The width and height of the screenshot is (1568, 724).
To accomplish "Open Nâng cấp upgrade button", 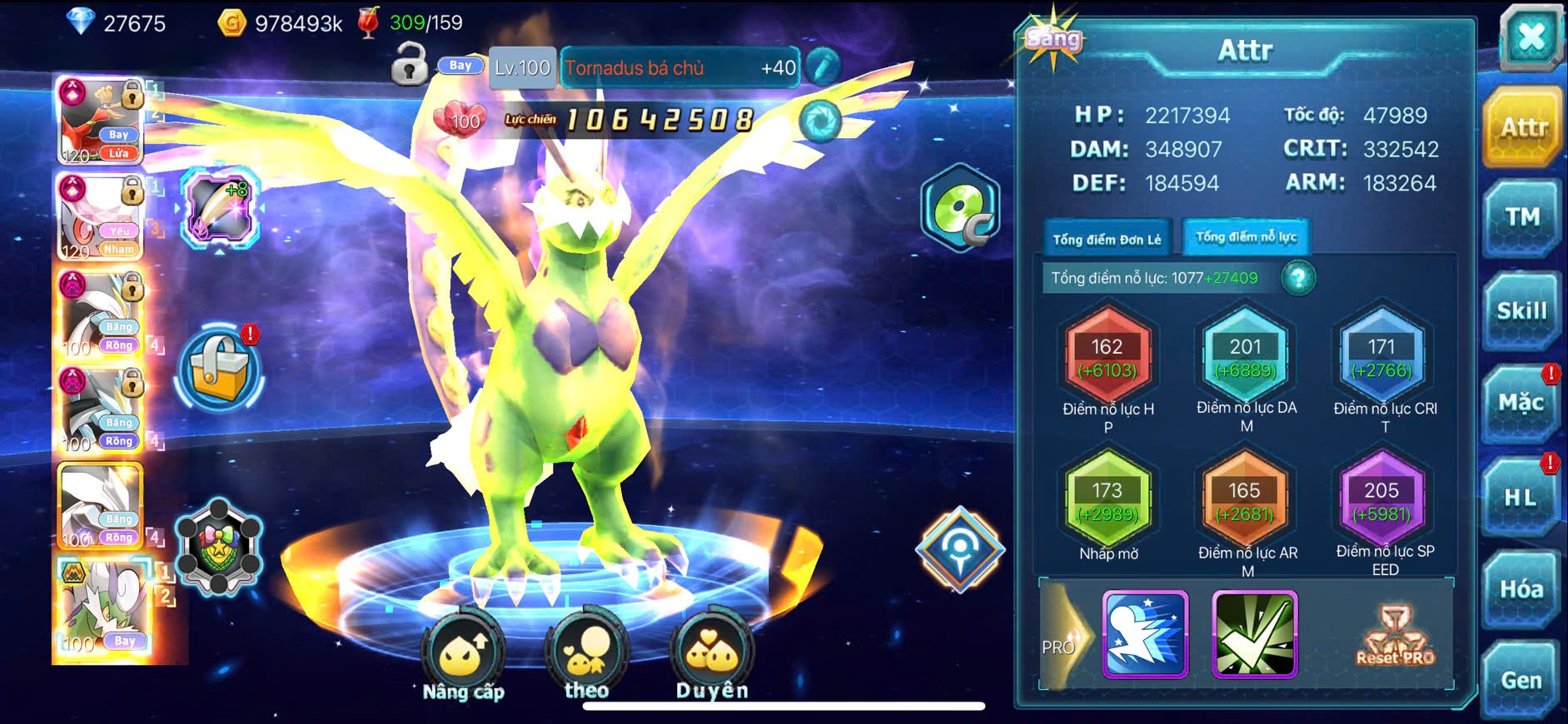I will tap(463, 656).
